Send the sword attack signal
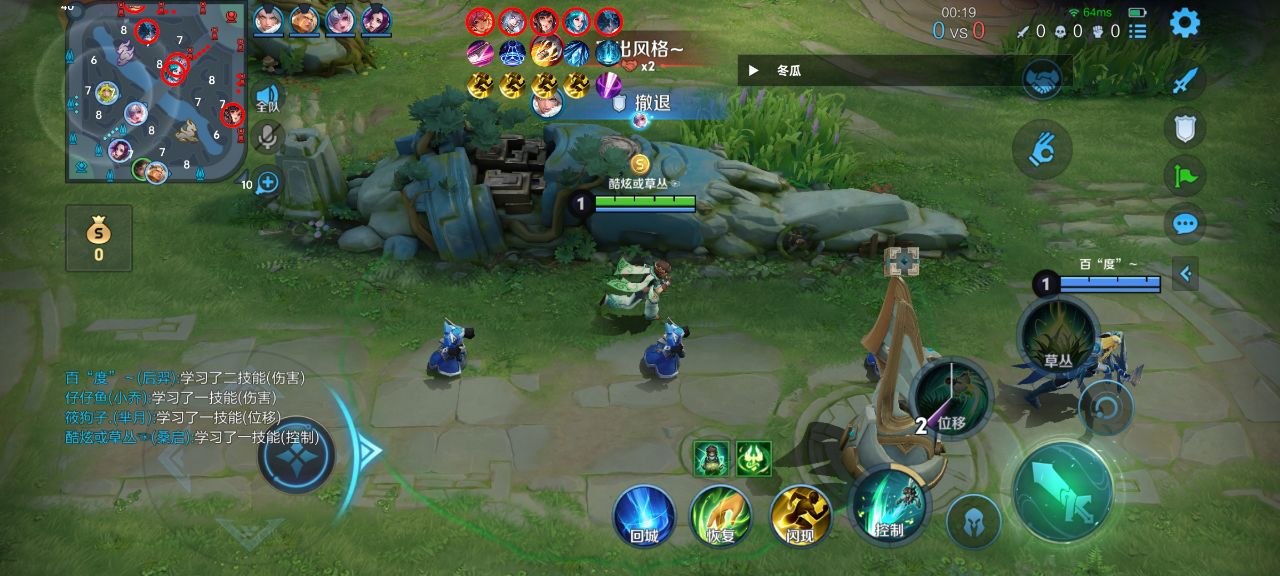The height and width of the screenshot is (576, 1280). tap(1185, 81)
